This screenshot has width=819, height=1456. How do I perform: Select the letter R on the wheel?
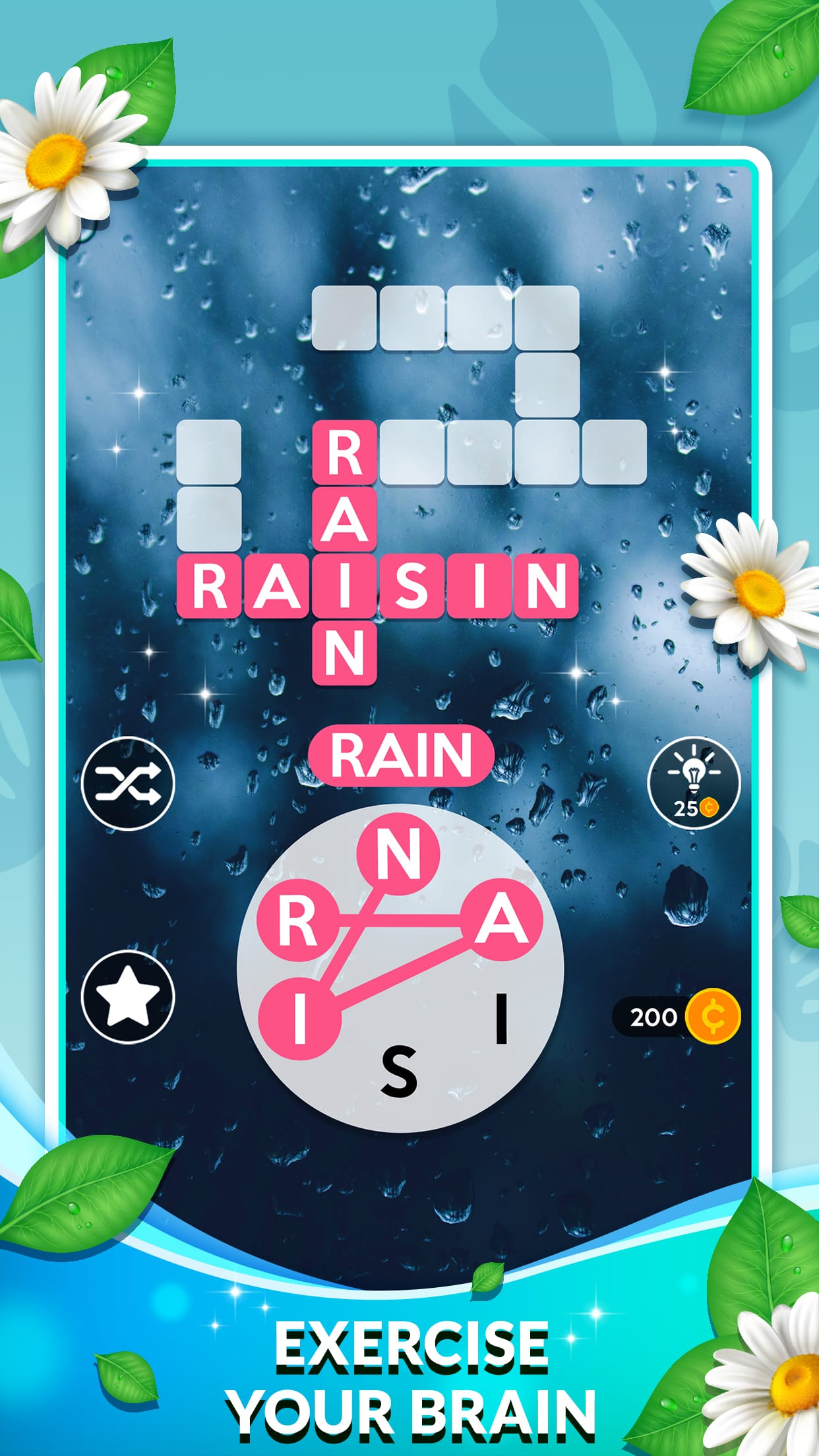pyautogui.click(x=297, y=921)
